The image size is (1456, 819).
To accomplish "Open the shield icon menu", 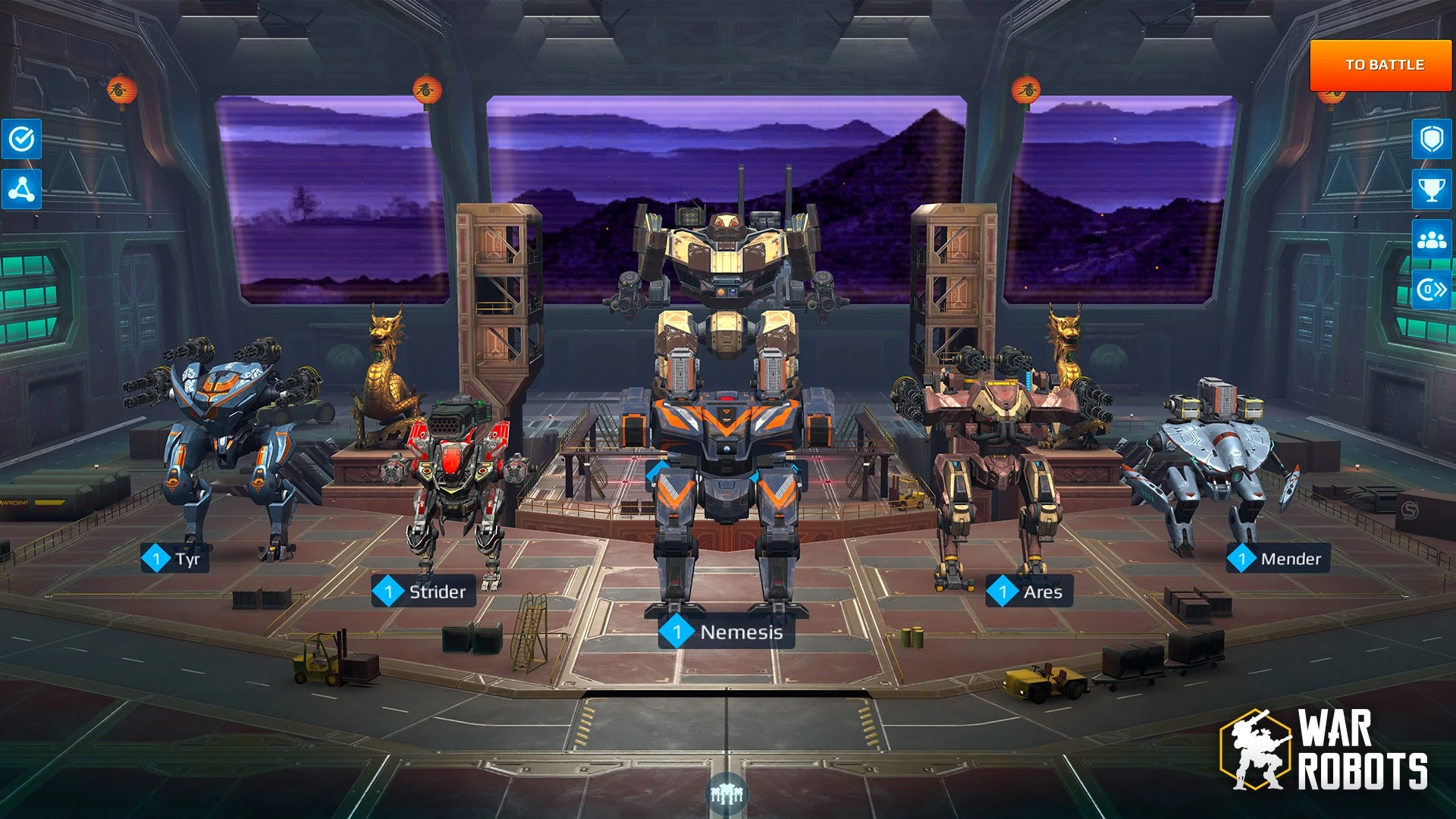I will point(1431,139).
